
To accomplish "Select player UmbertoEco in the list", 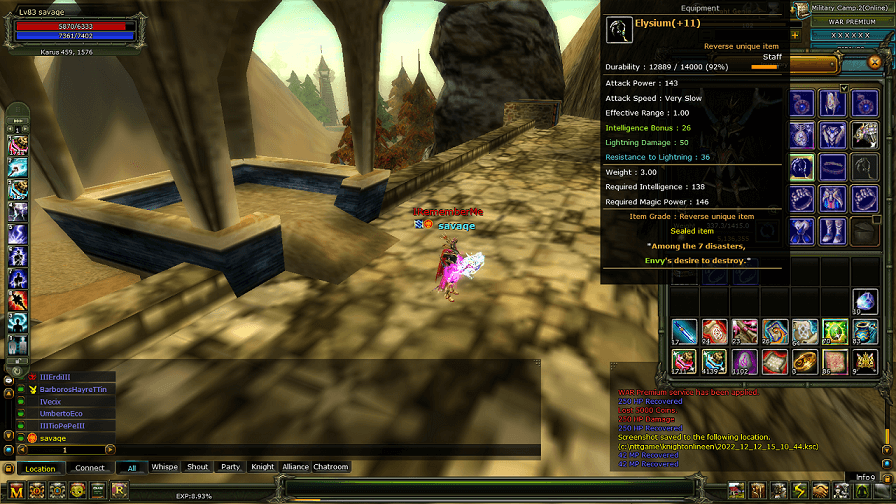I will point(61,413).
